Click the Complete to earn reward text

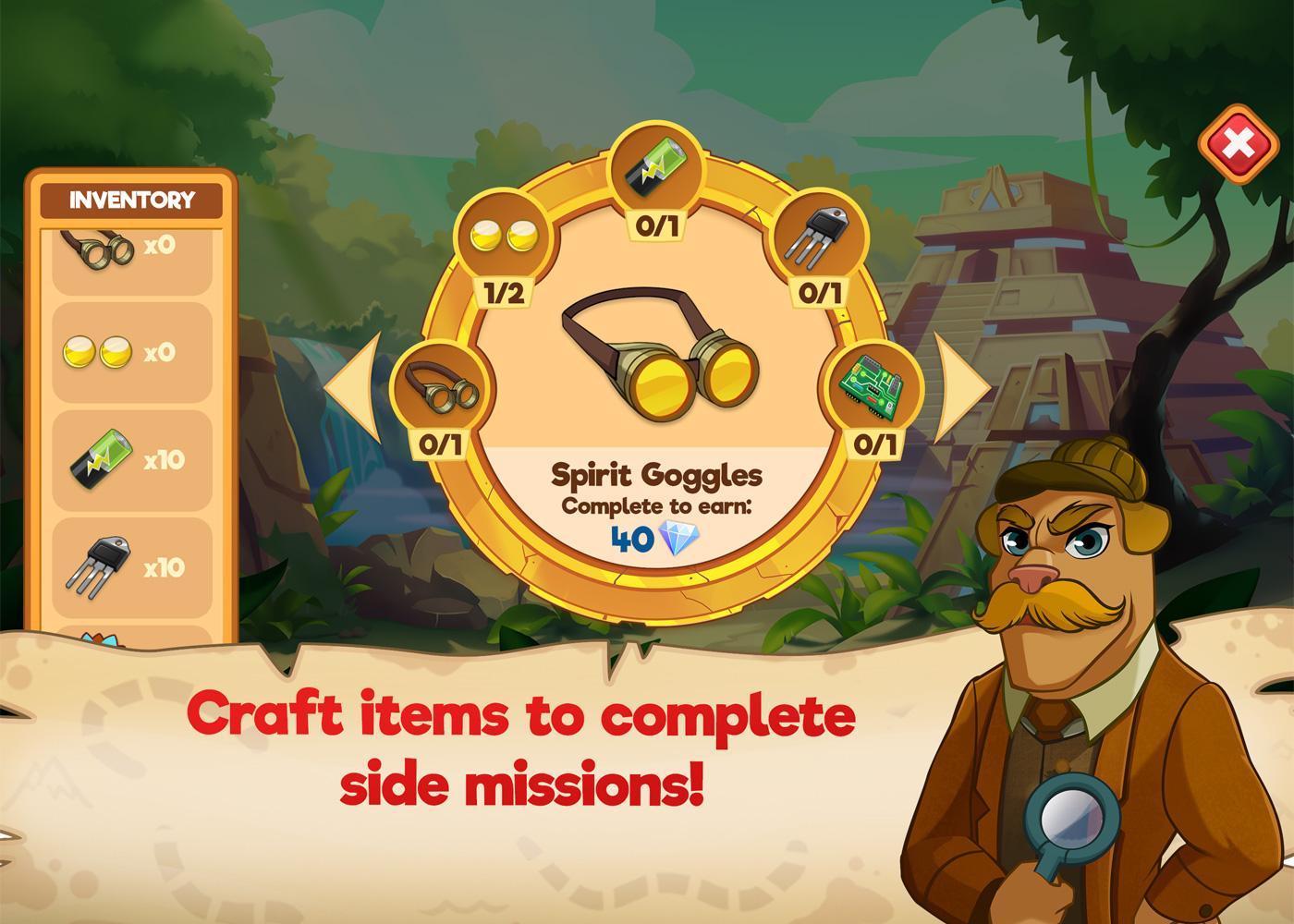[x=658, y=504]
